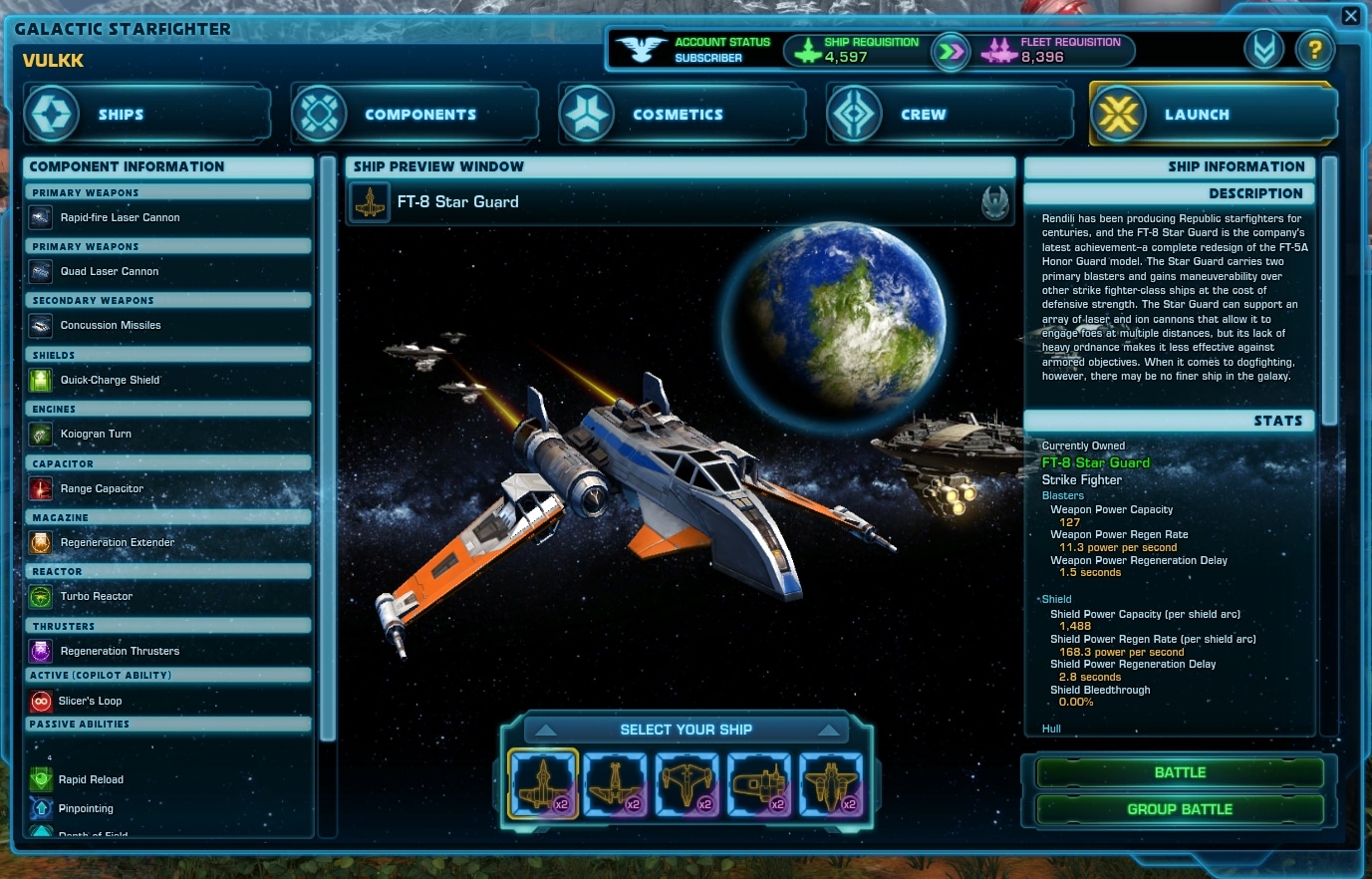Click the Quick-Charge Shield icon
Viewport: 1372px width, 879px height.
pos(41,380)
